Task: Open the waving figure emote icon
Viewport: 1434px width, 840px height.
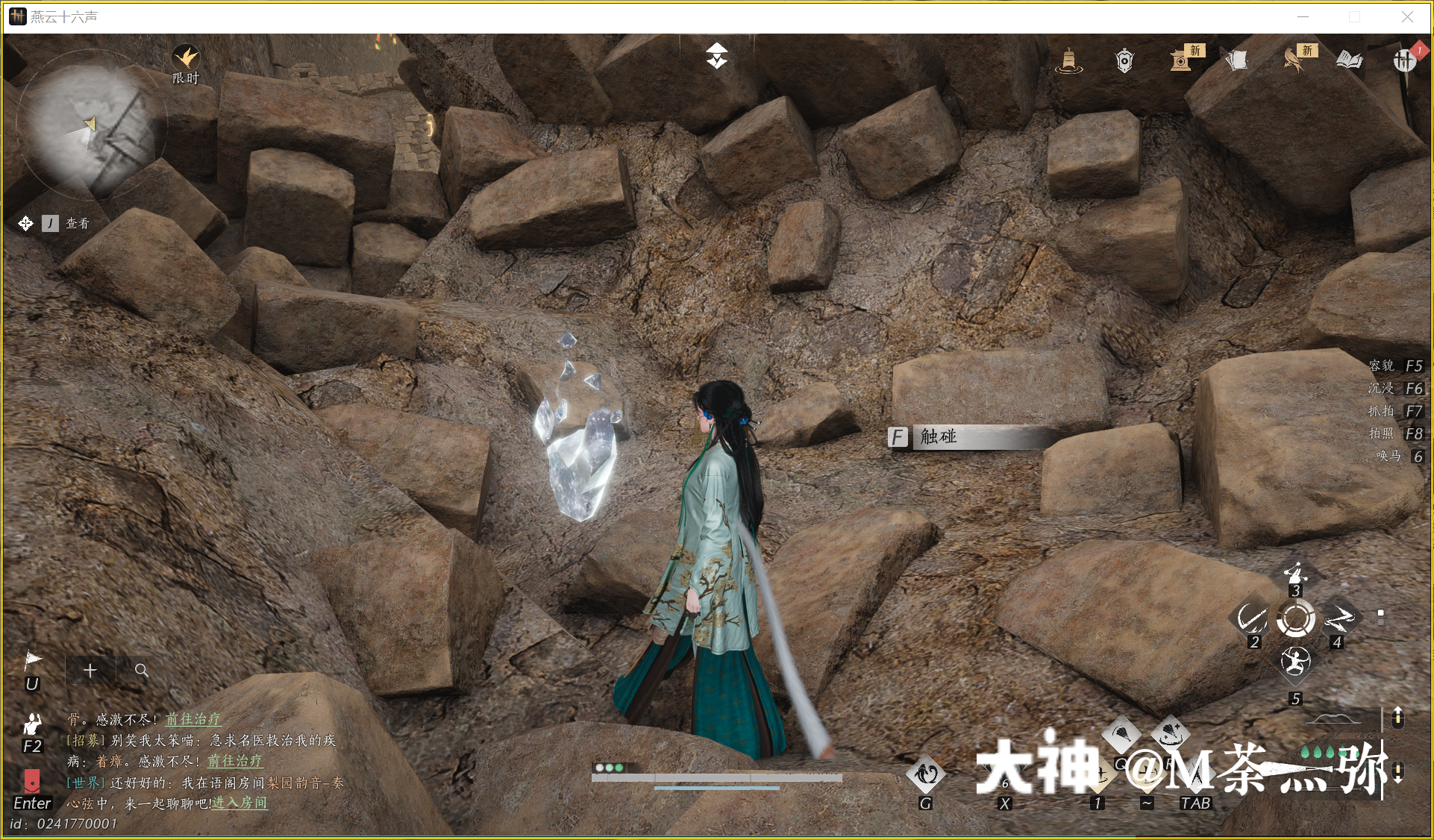Action: click(32, 724)
